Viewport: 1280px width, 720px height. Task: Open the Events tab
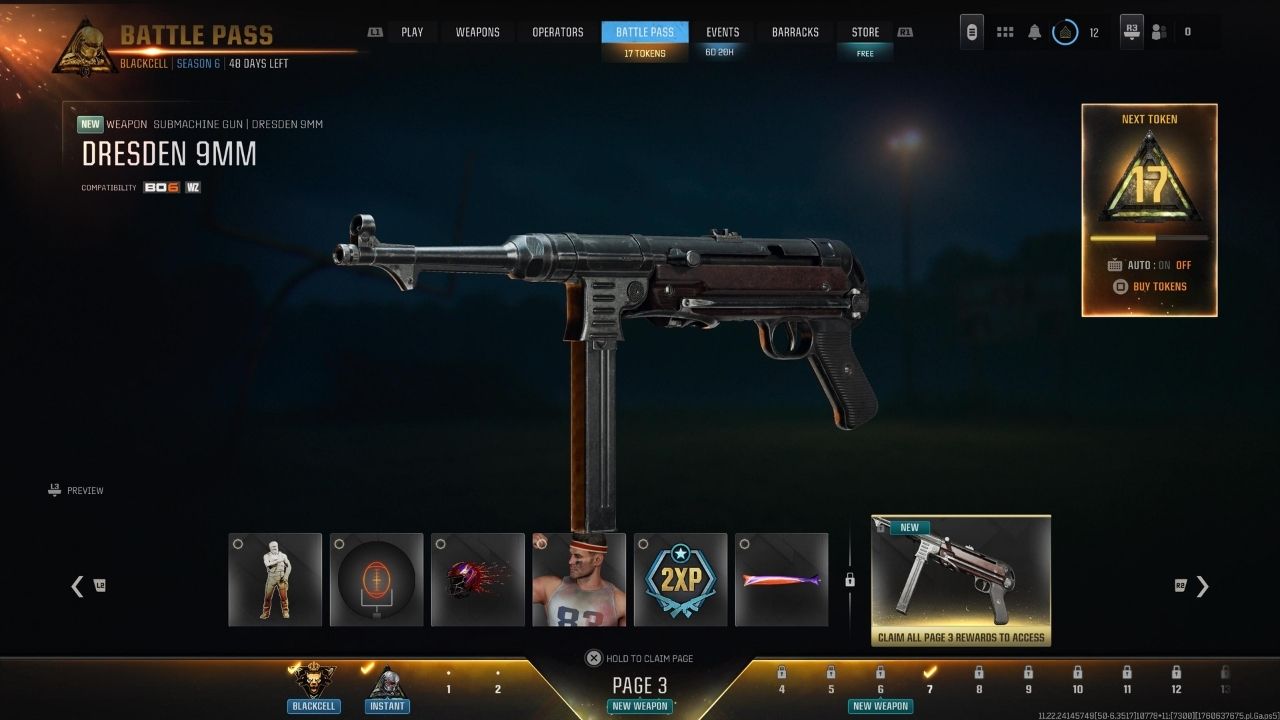point(722,32)
